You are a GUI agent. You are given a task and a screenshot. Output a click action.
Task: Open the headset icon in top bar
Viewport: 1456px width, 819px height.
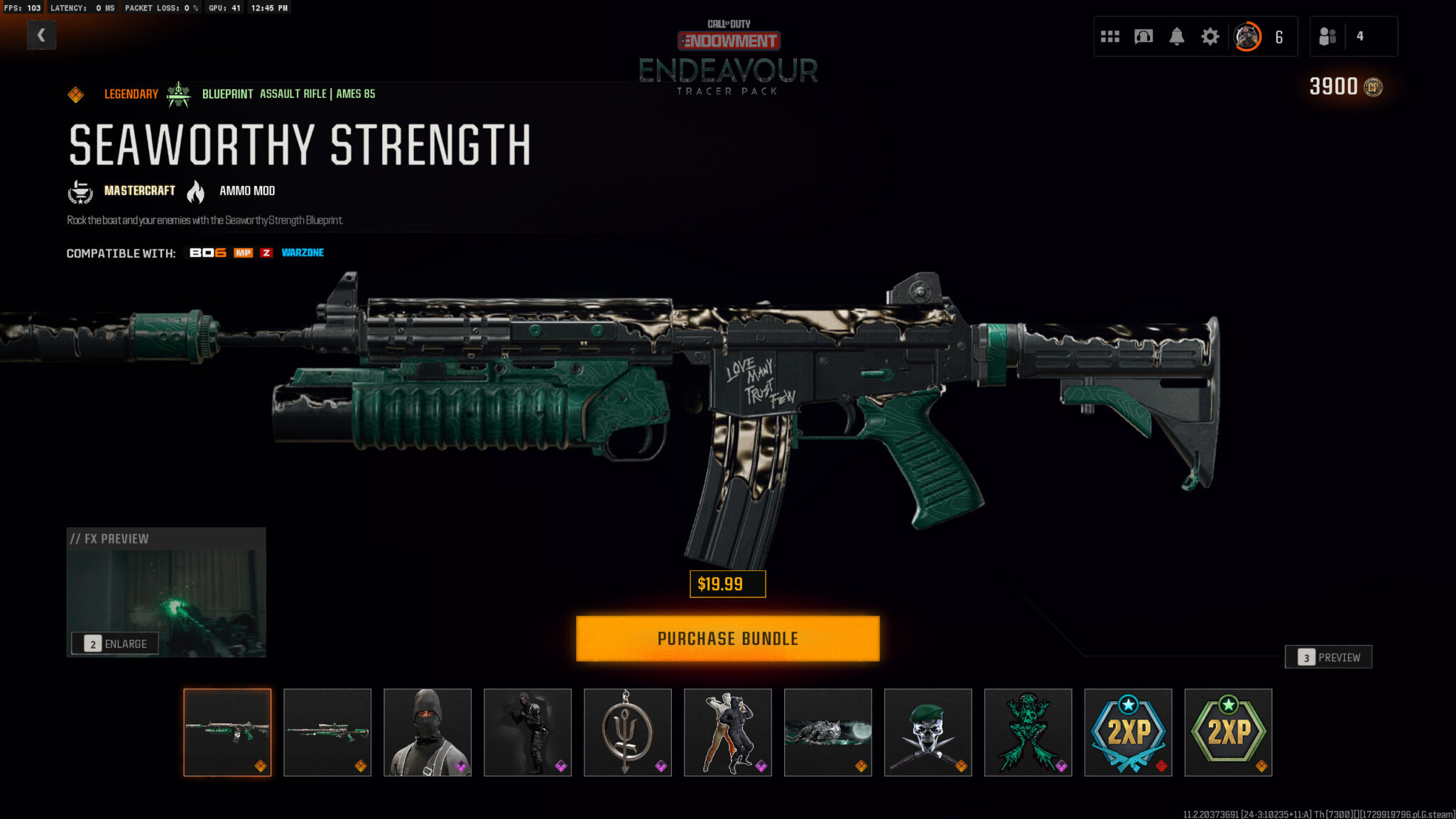point(1143,36)
